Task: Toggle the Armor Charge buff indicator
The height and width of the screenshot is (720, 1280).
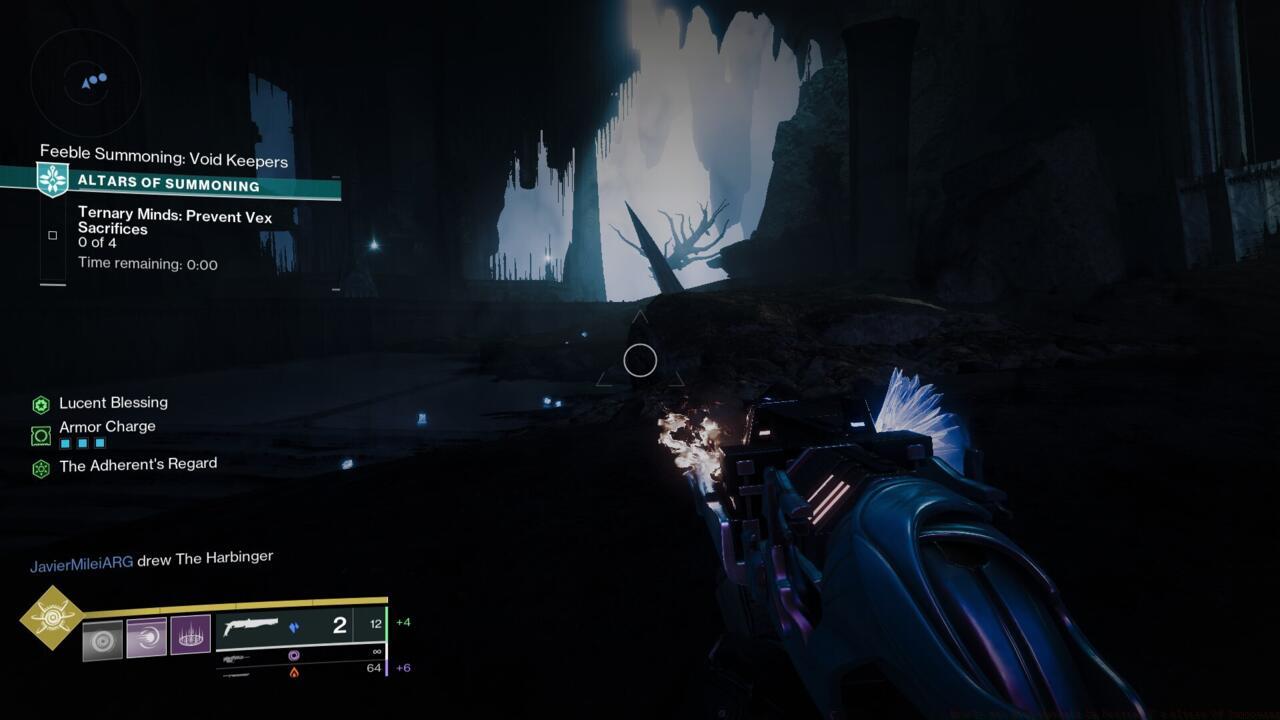Action: 43,433
